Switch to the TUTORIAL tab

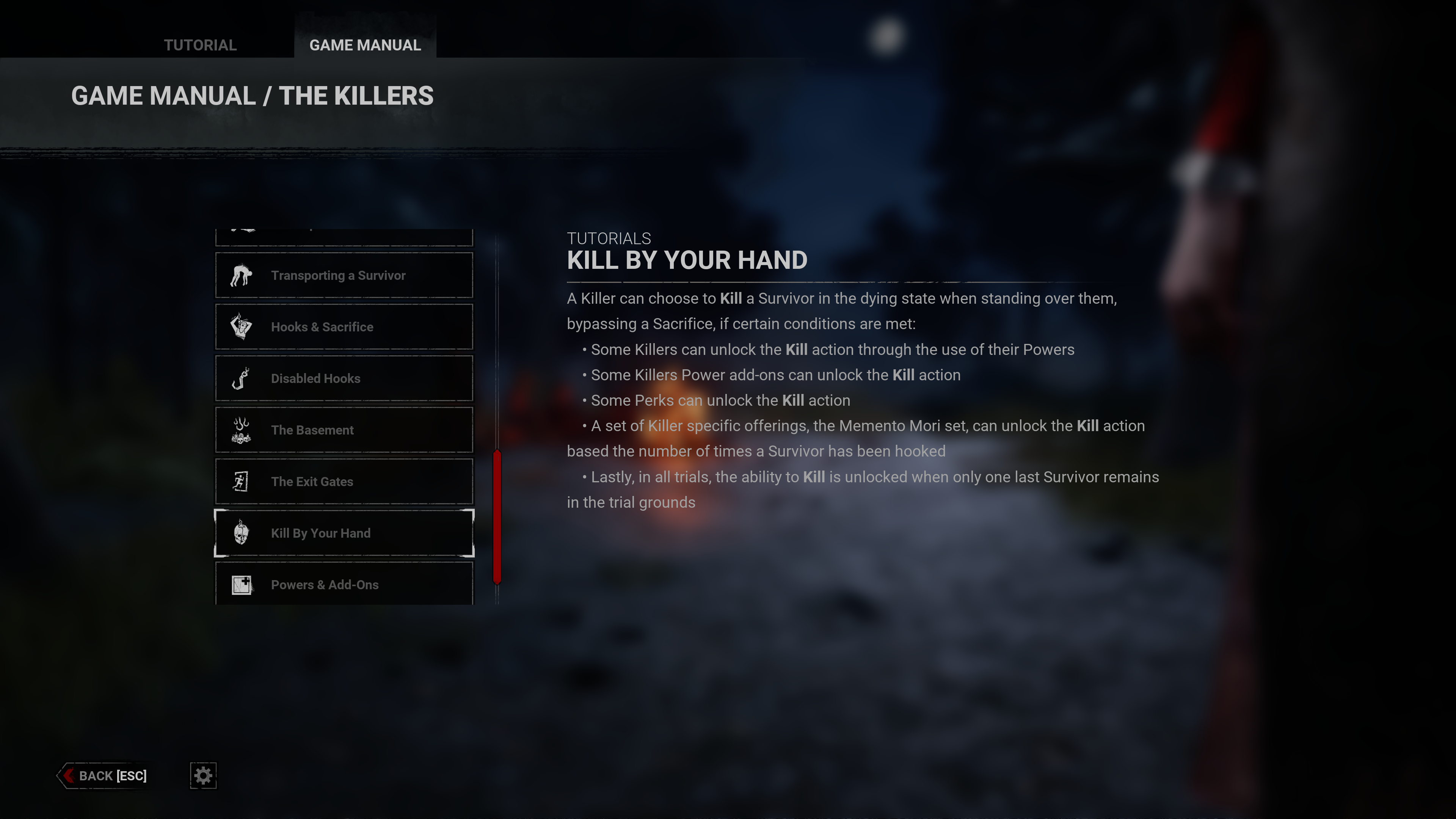click(199, 45)
